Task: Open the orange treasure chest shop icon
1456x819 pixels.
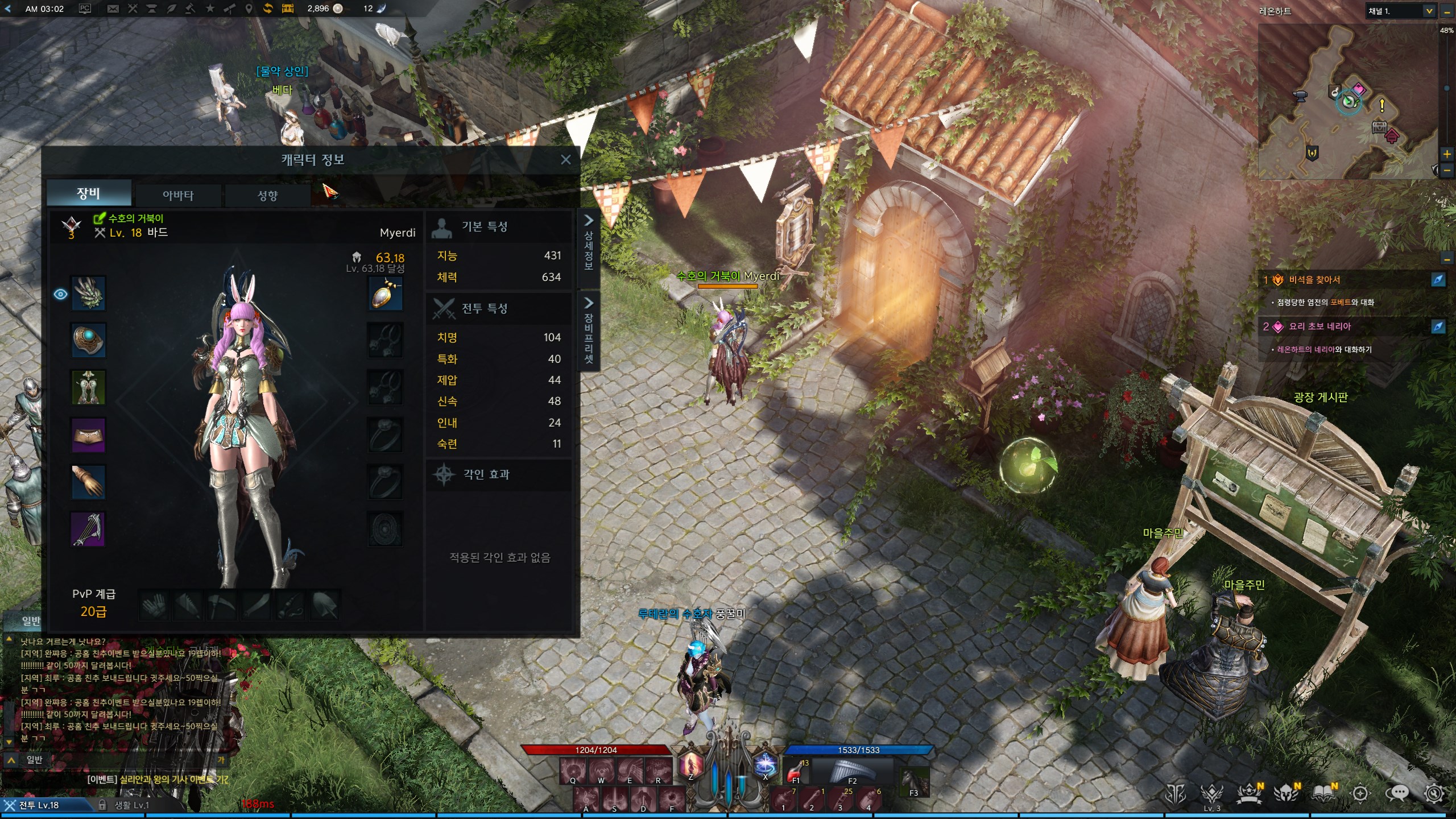Action: click(x=288, y=9)
